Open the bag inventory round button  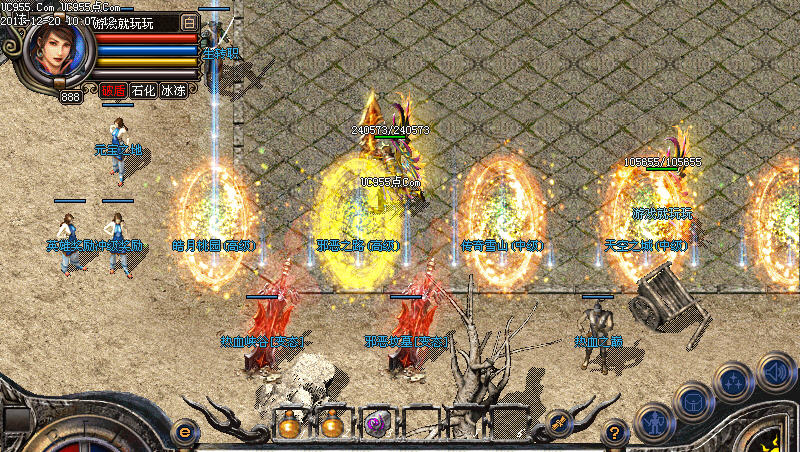[691, 401]
